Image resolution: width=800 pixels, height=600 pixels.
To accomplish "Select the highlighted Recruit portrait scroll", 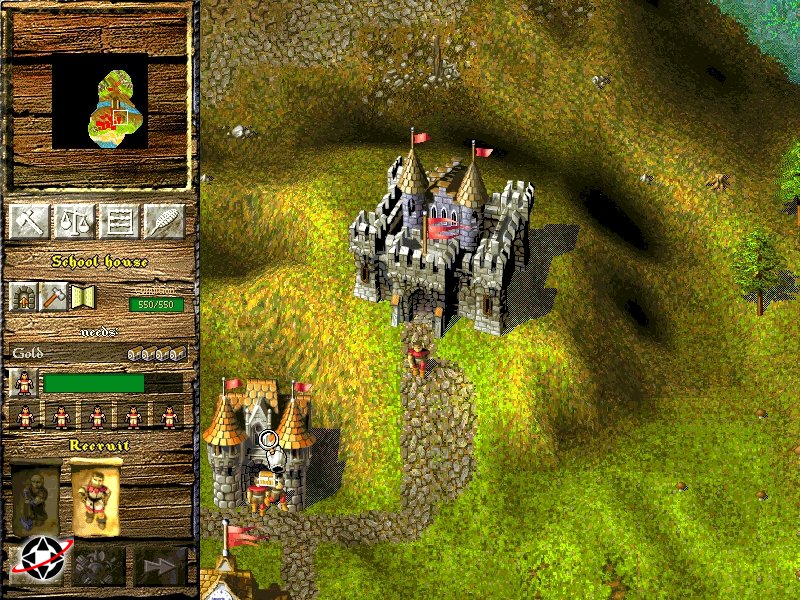I will pos(97,497).
